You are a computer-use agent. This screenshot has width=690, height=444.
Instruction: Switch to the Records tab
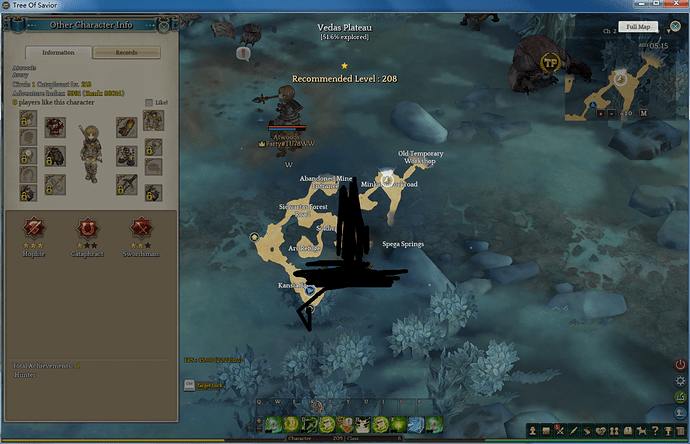(x=126, y=52)
